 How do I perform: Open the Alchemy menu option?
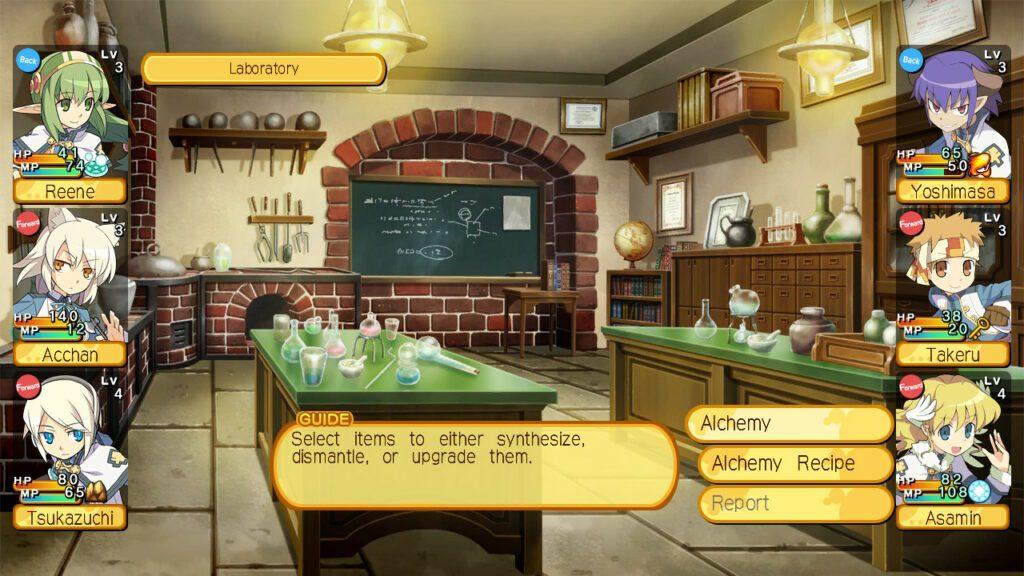tap(788, 423)
